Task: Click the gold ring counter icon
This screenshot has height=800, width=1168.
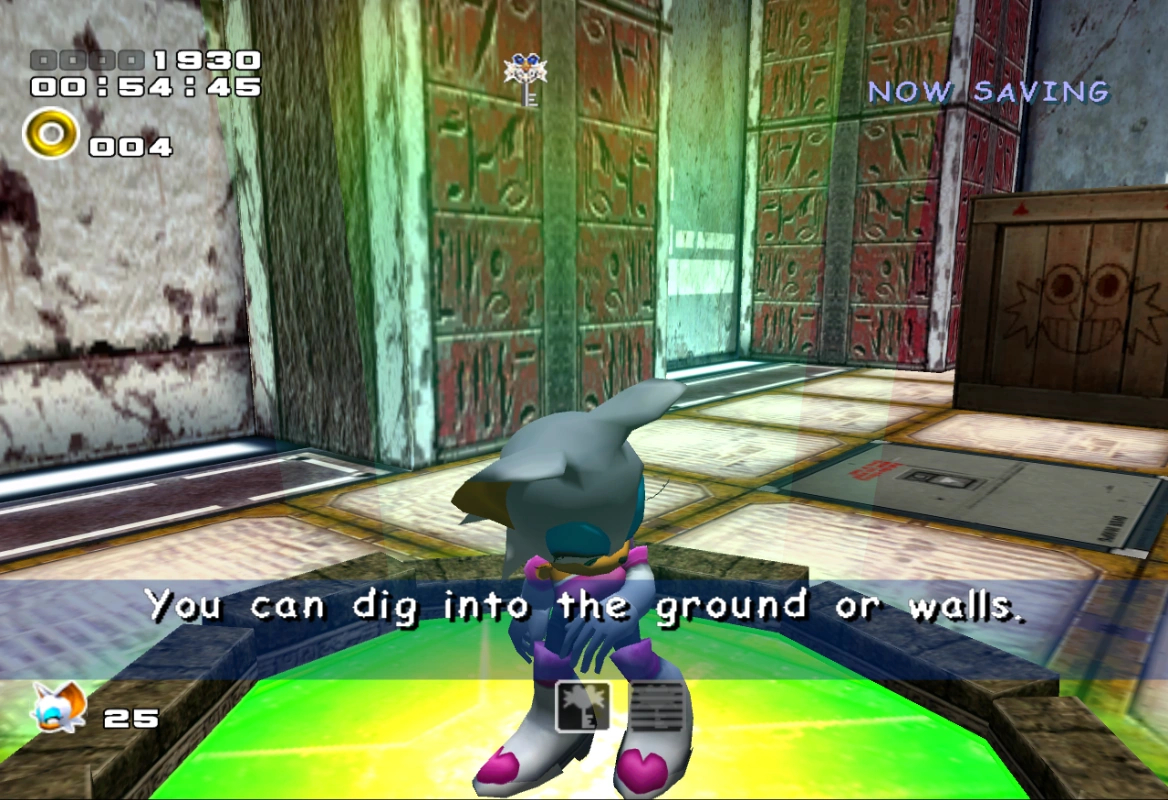Action: click(50, 135)
